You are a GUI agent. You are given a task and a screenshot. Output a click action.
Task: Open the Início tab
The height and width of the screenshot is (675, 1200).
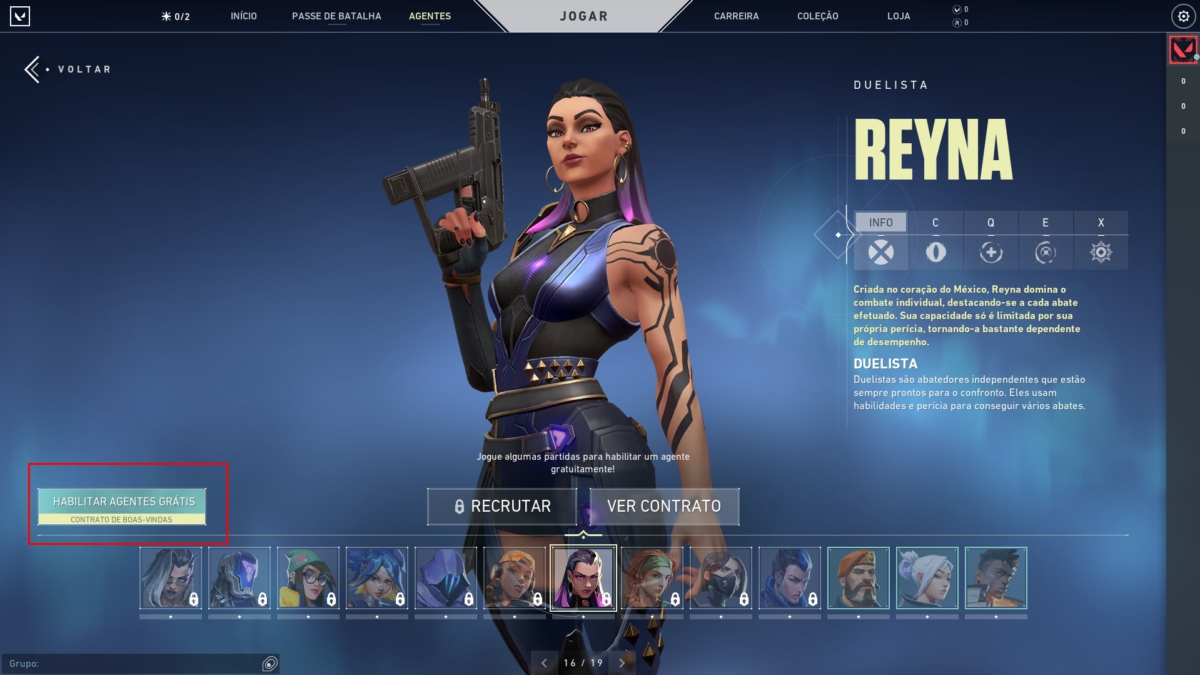point(243,16)
